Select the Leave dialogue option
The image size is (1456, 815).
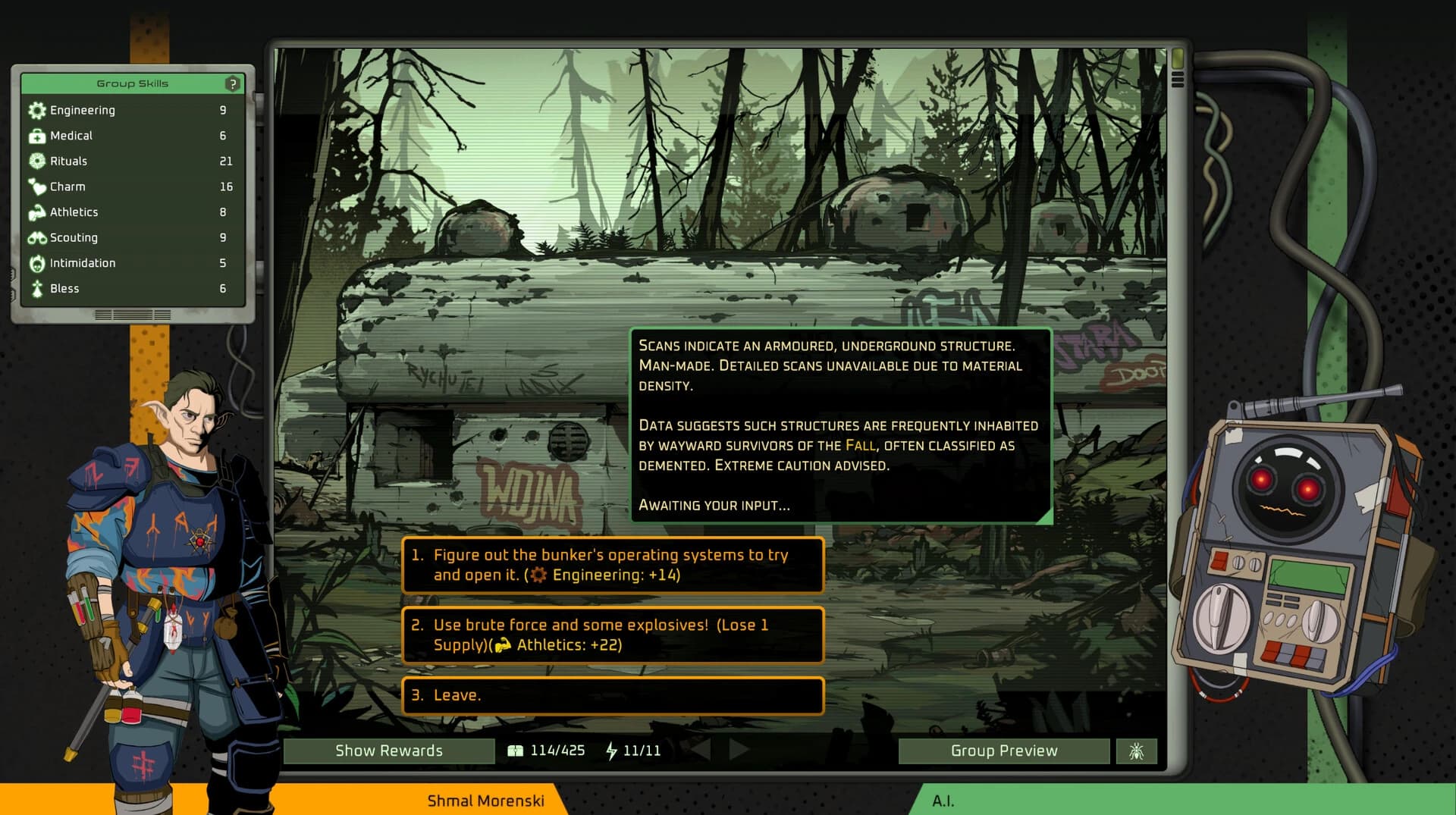pos(613,694)
